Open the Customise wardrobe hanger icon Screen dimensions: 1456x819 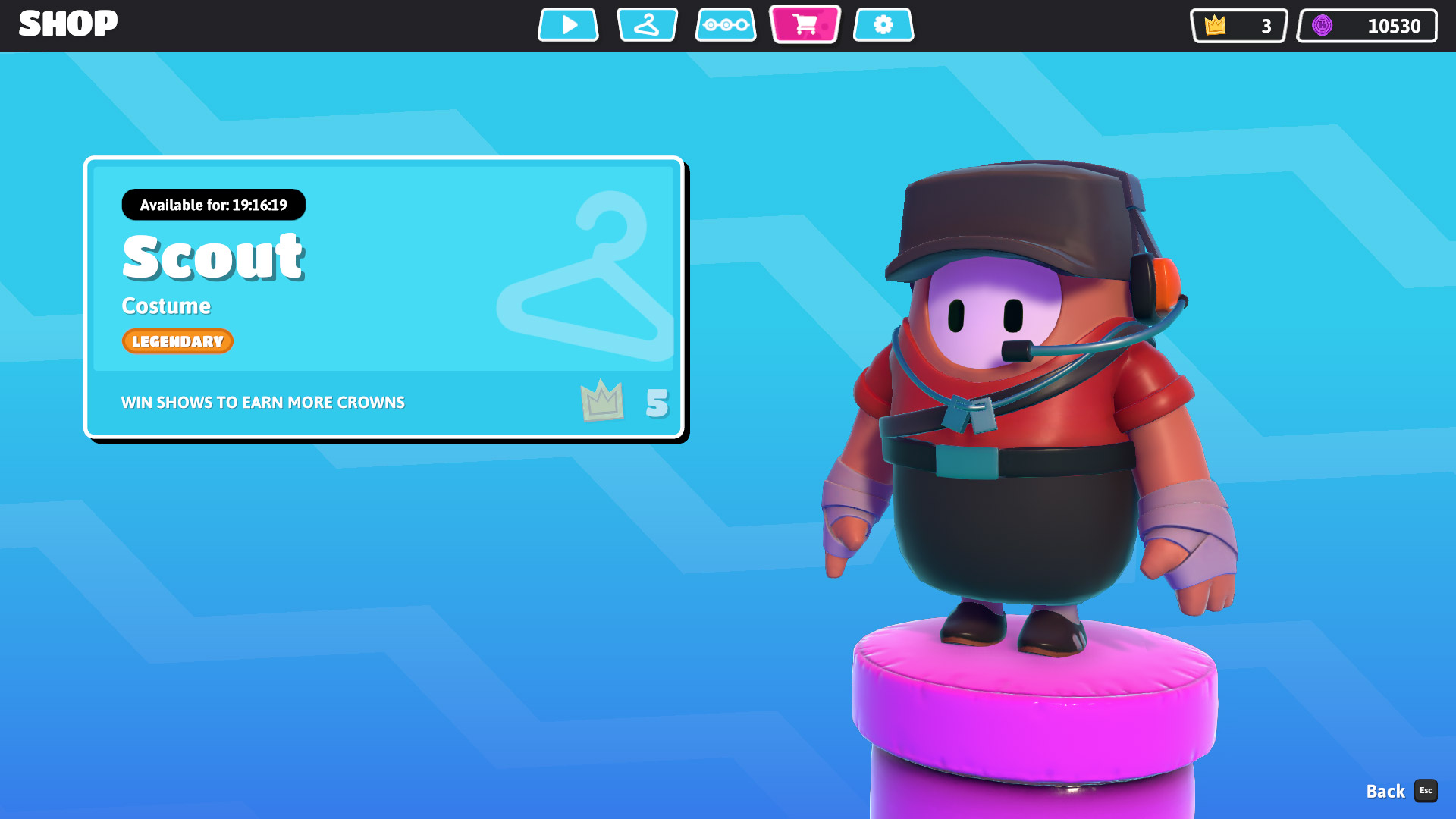pos(647,24)
